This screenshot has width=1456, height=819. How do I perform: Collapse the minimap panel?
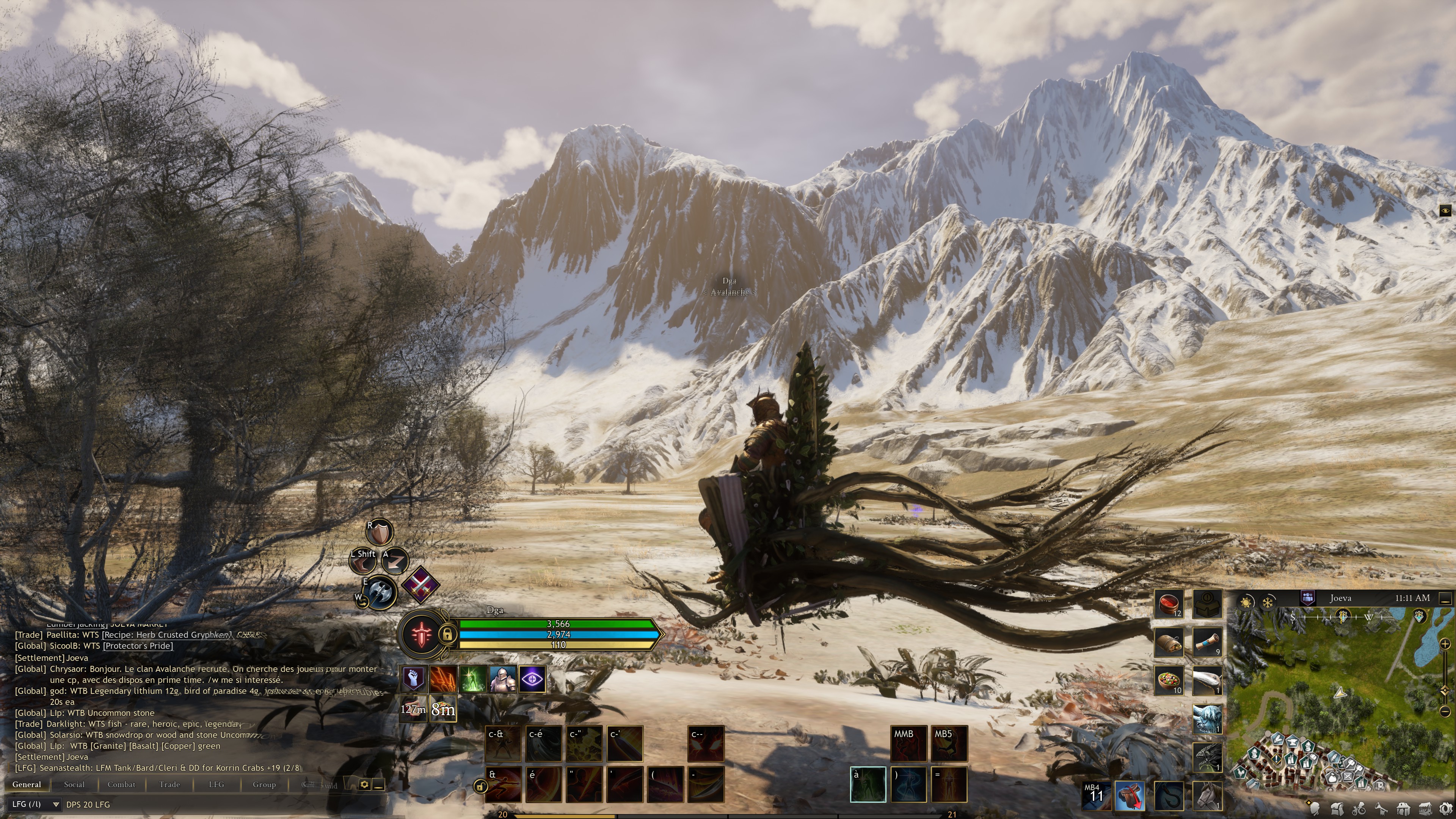[1445, 598]
